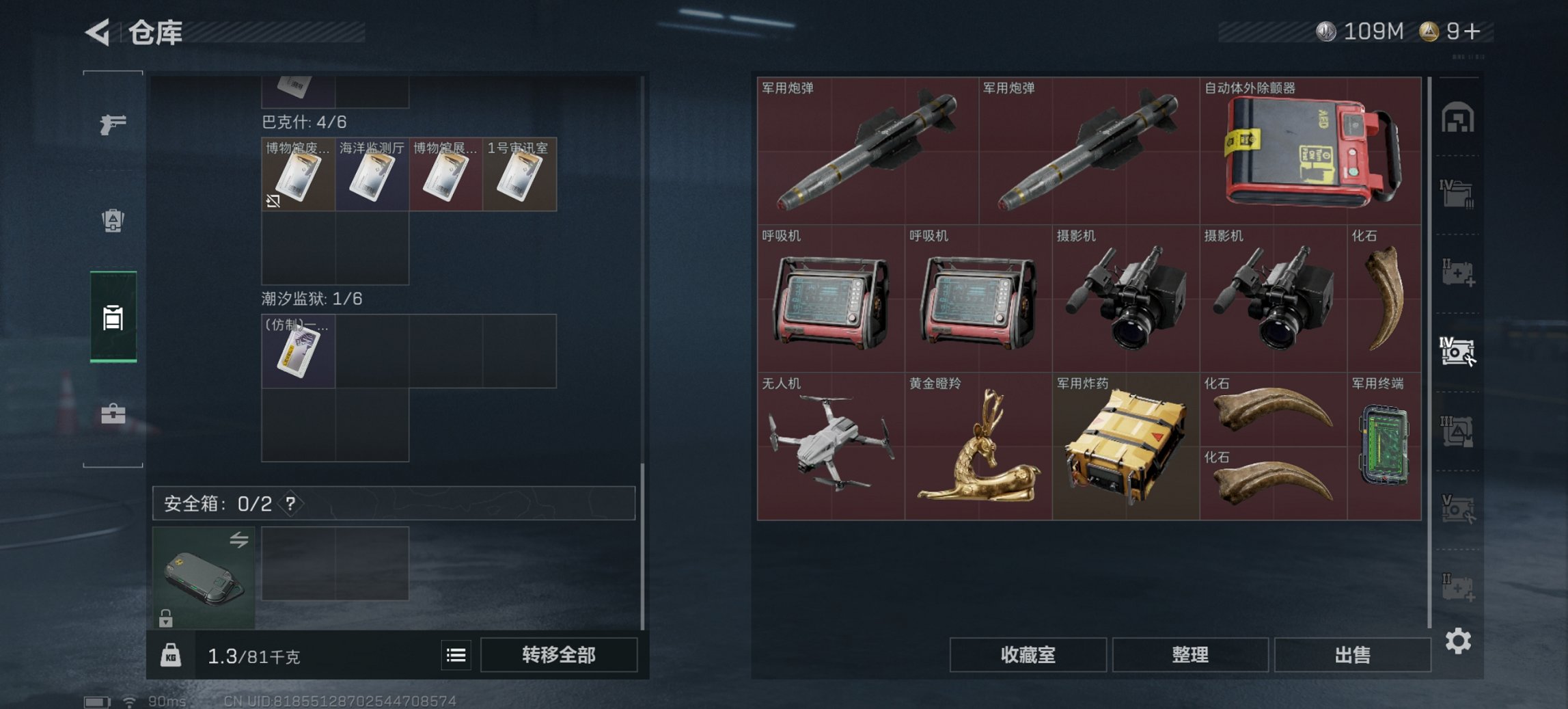
Task: Click the 收藏室 collection room button
Action: (x=1028, y=655)
